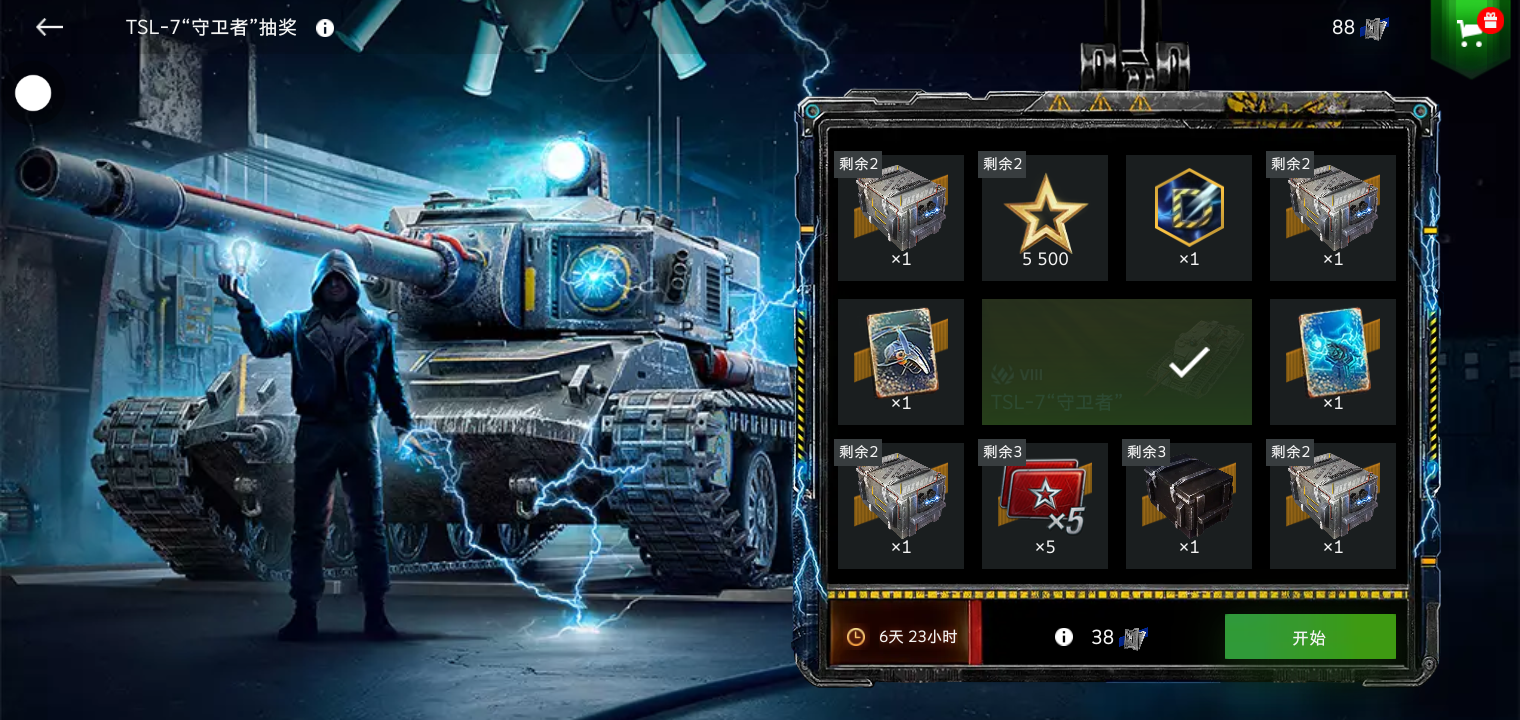The height and width of the screenshot is (720, 1520).
Task: Open the green shopping cart store
Action: pyautogui.click(x=1470, y=33)
